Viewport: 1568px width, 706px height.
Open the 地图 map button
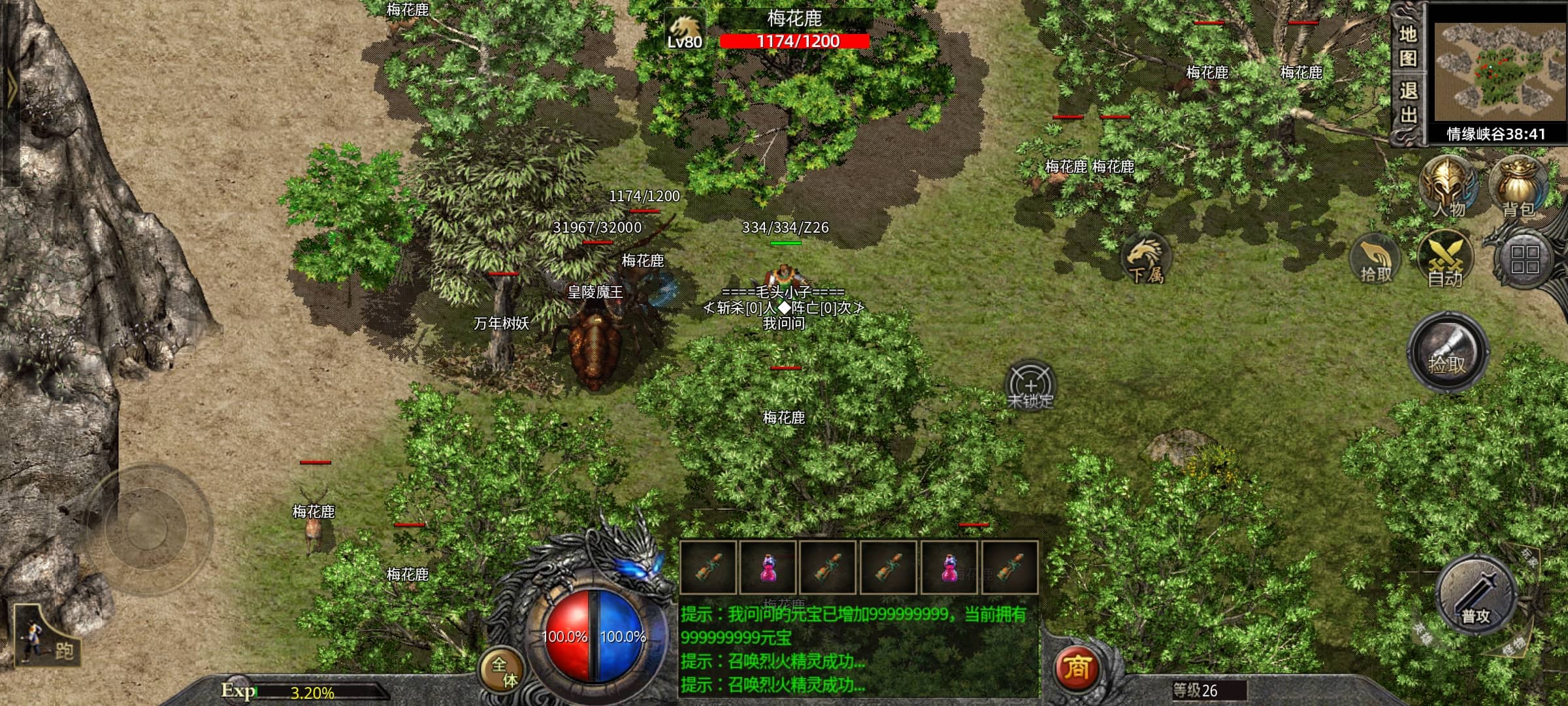coord(1408,46)
